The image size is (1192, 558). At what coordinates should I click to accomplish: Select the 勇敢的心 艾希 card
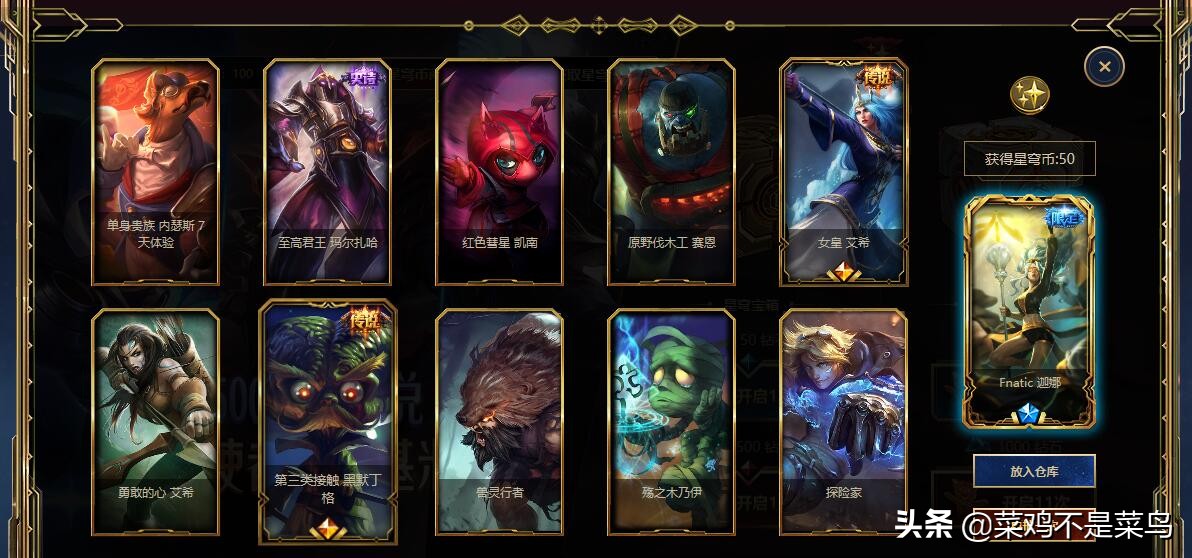coord(155,421)
